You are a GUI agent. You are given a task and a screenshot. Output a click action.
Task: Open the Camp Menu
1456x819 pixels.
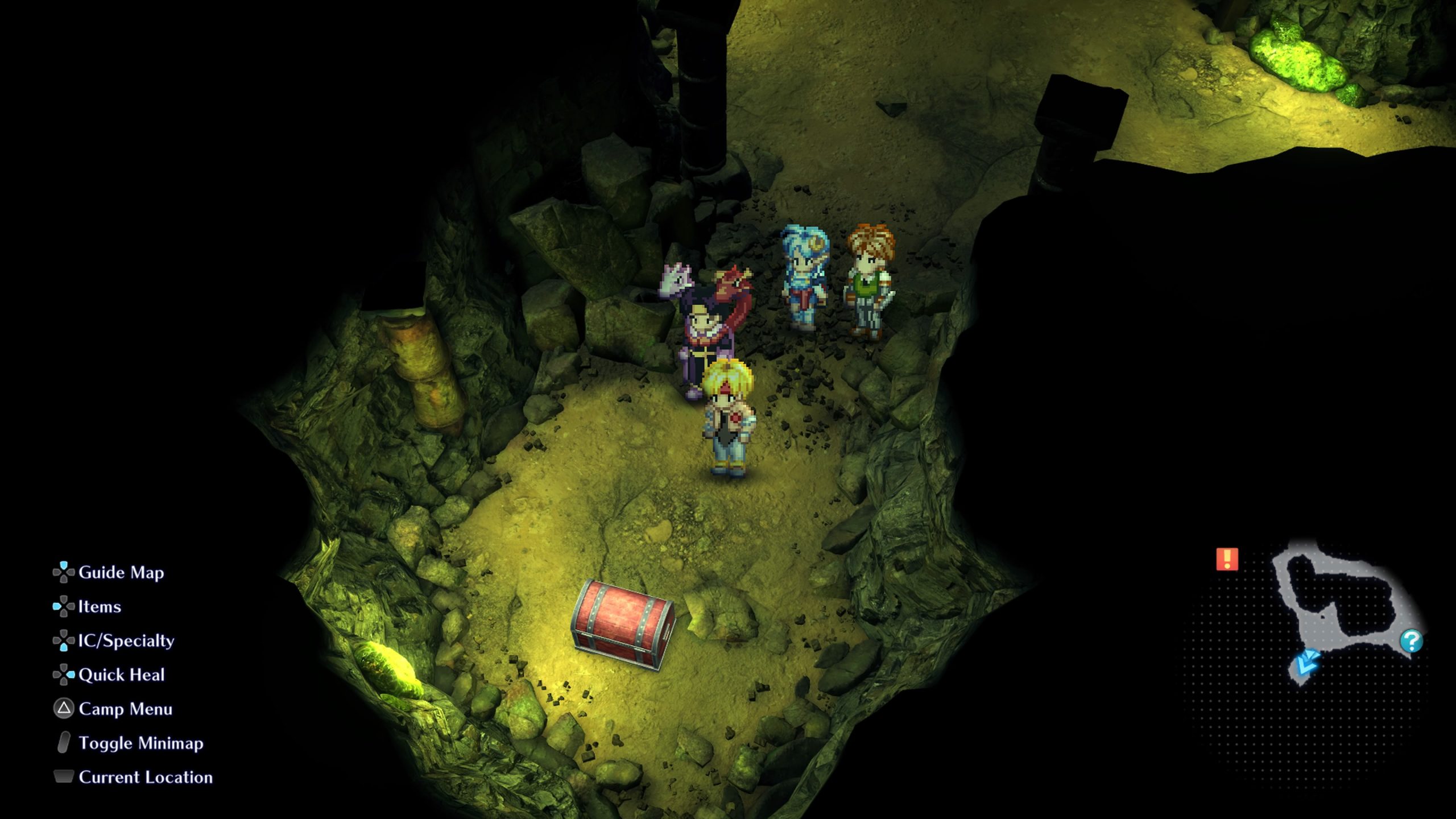125,709
